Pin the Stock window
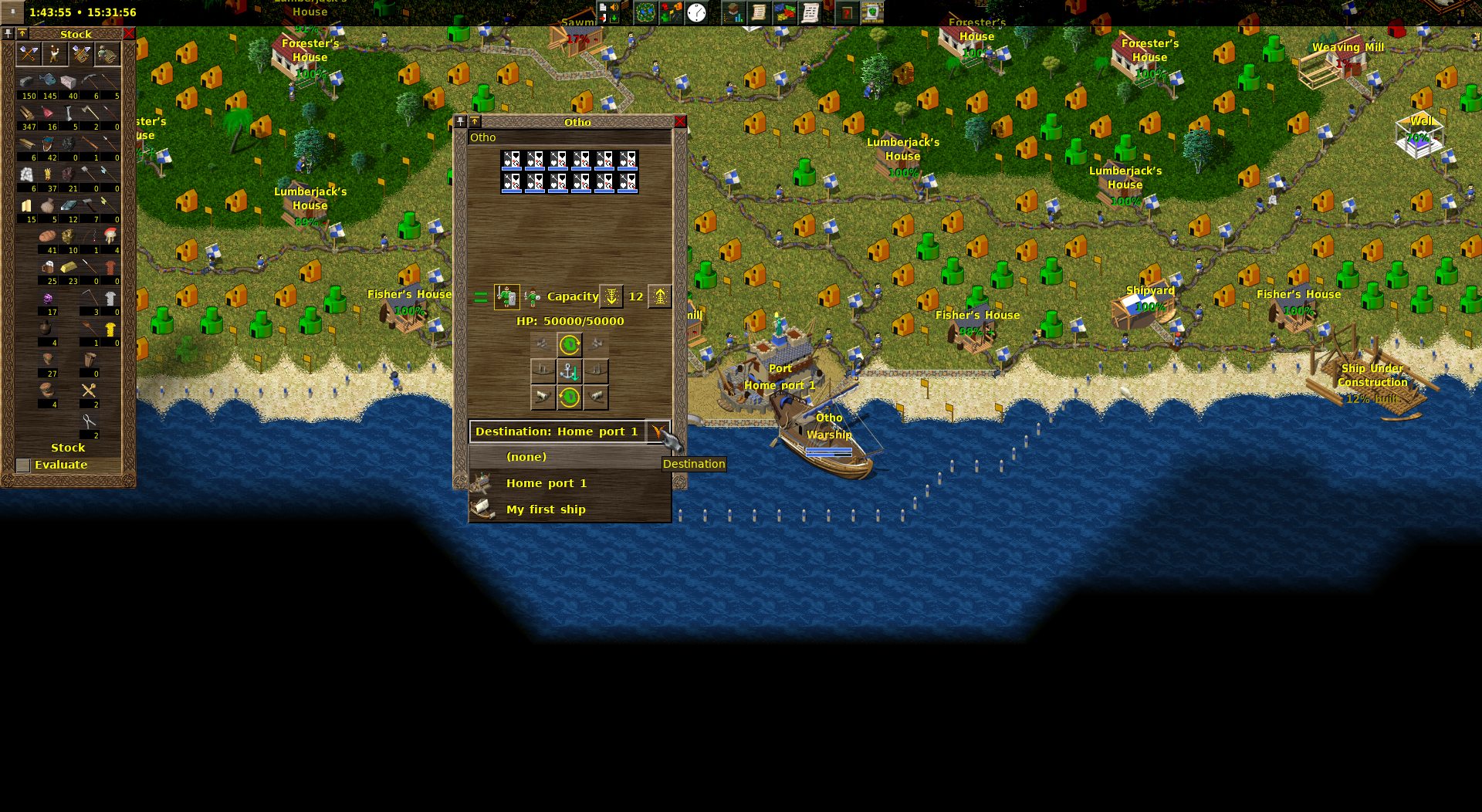 8,34
